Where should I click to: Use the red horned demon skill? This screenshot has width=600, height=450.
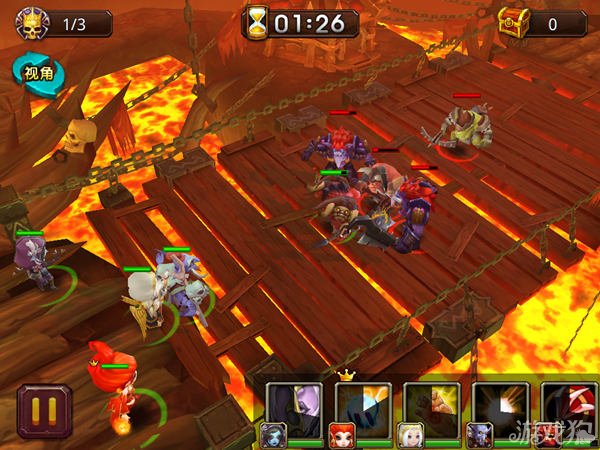coord(569,407)
